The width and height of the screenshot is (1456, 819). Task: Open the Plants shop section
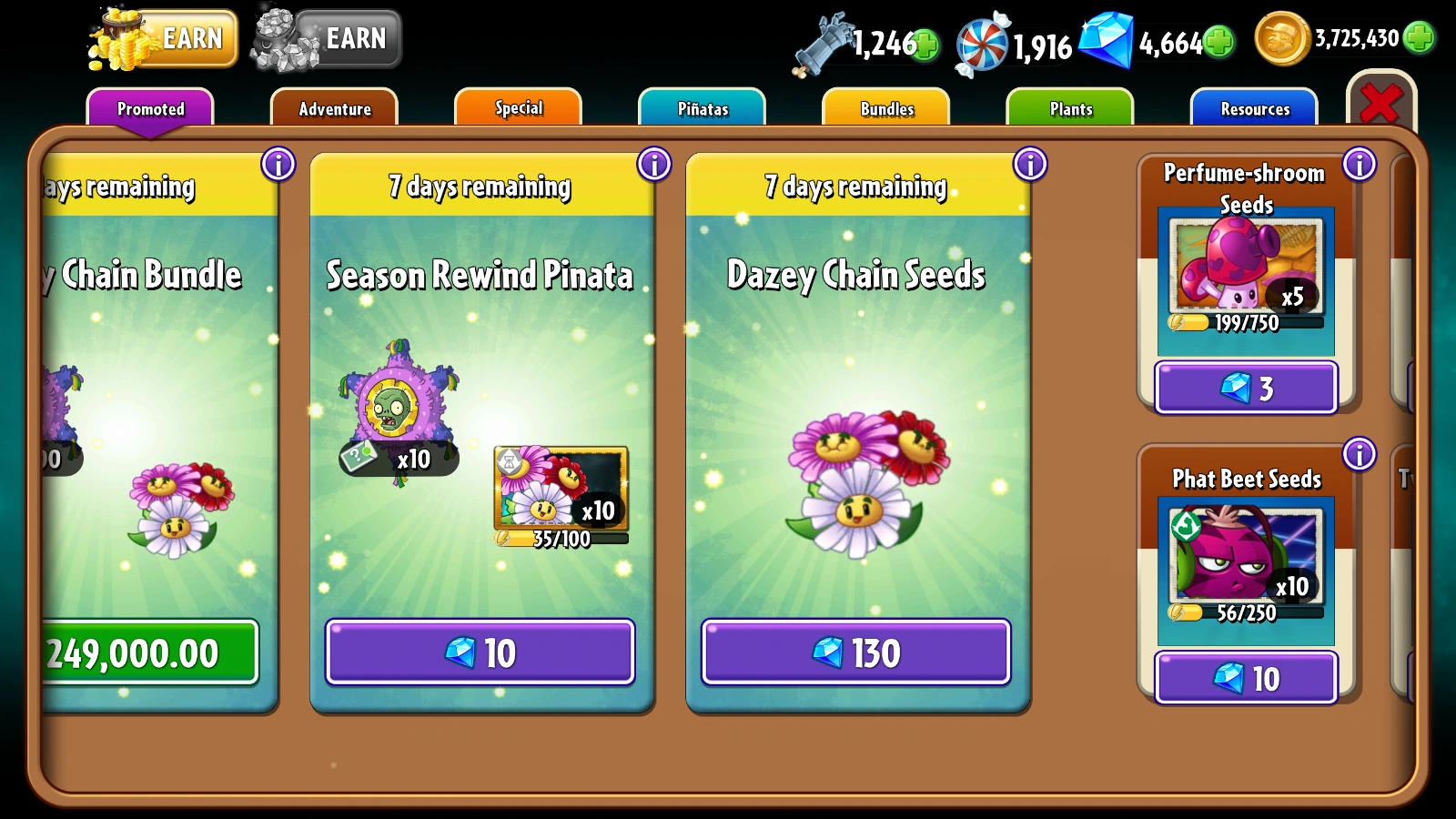[1069, 108]
